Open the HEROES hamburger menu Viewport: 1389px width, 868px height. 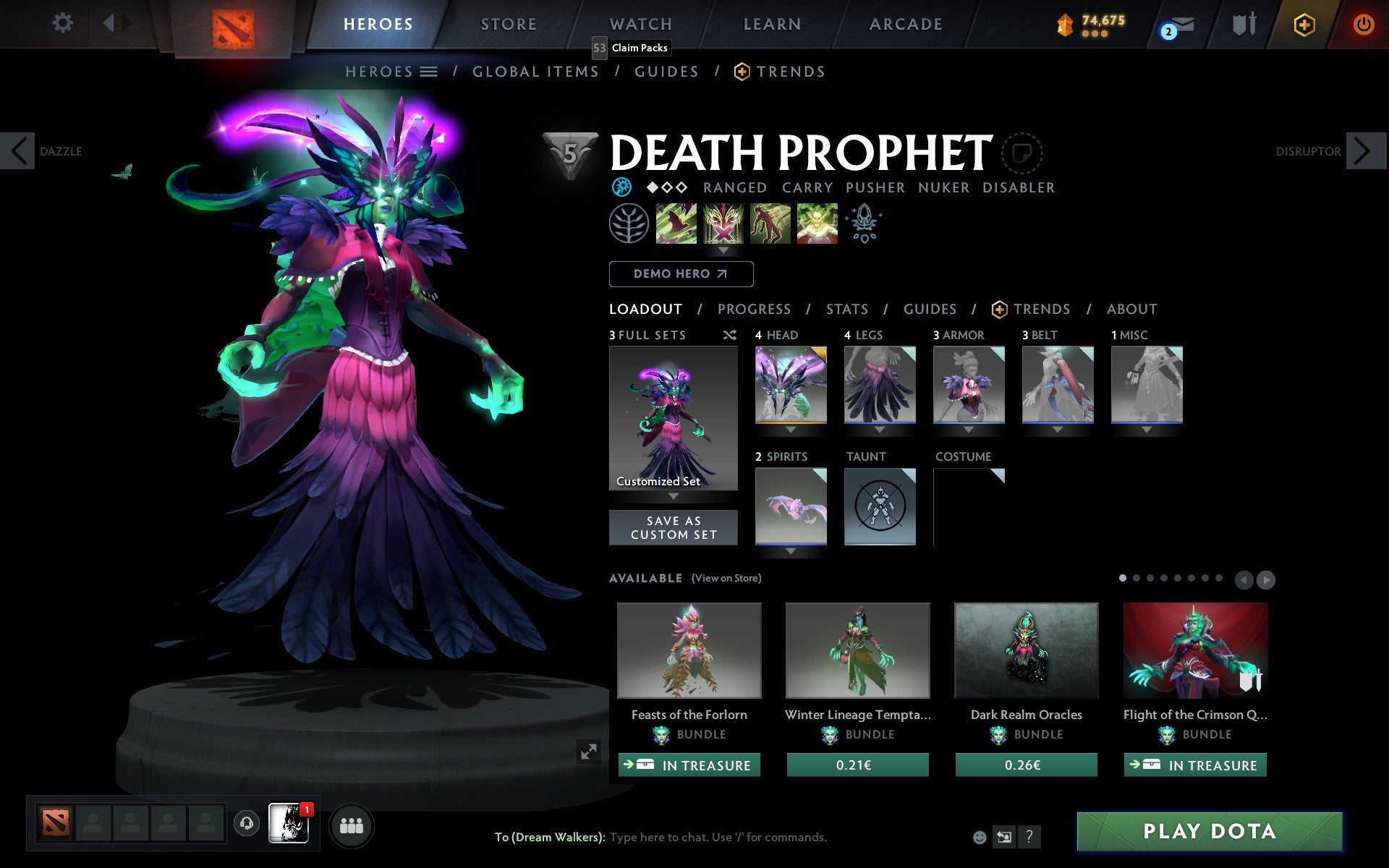pos(429,71)
